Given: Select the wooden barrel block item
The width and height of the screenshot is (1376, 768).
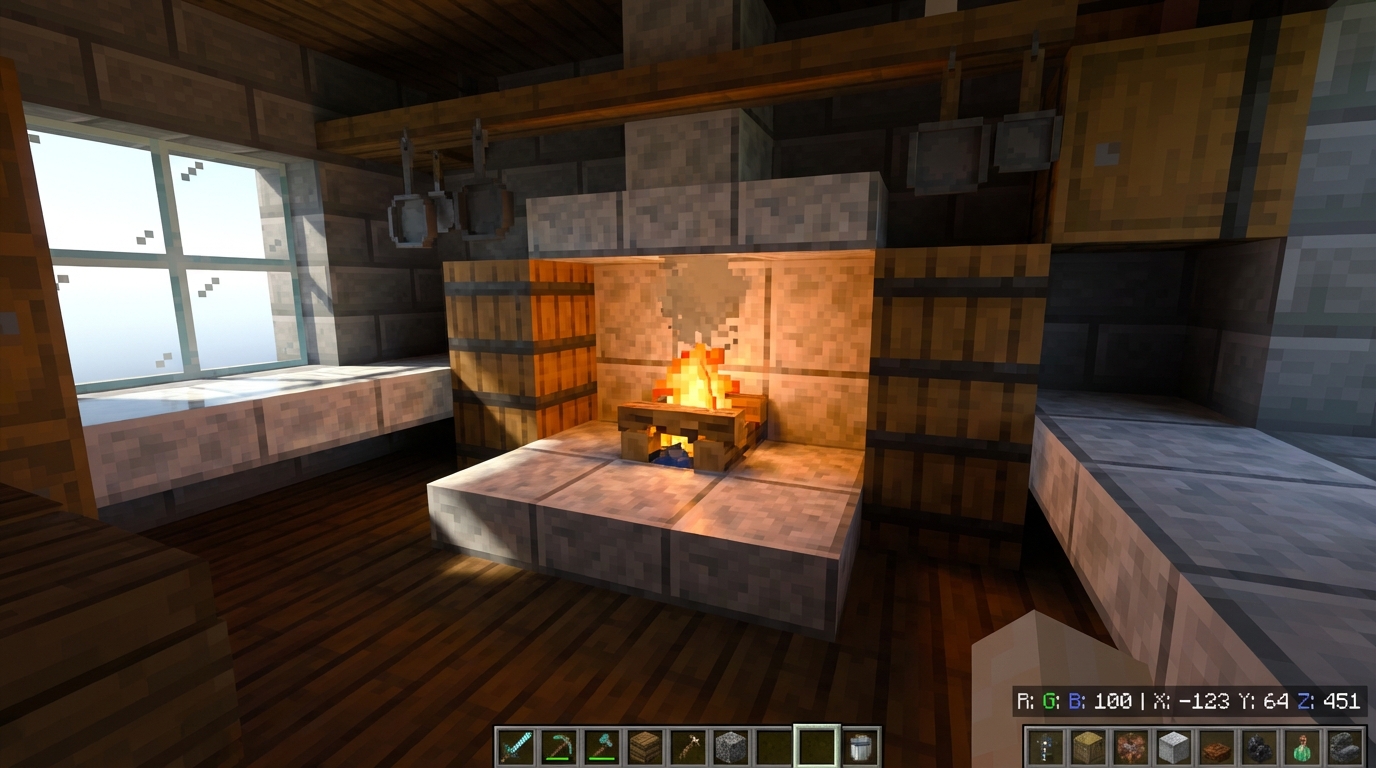Looking at the screenshot, I should point(643,745).
